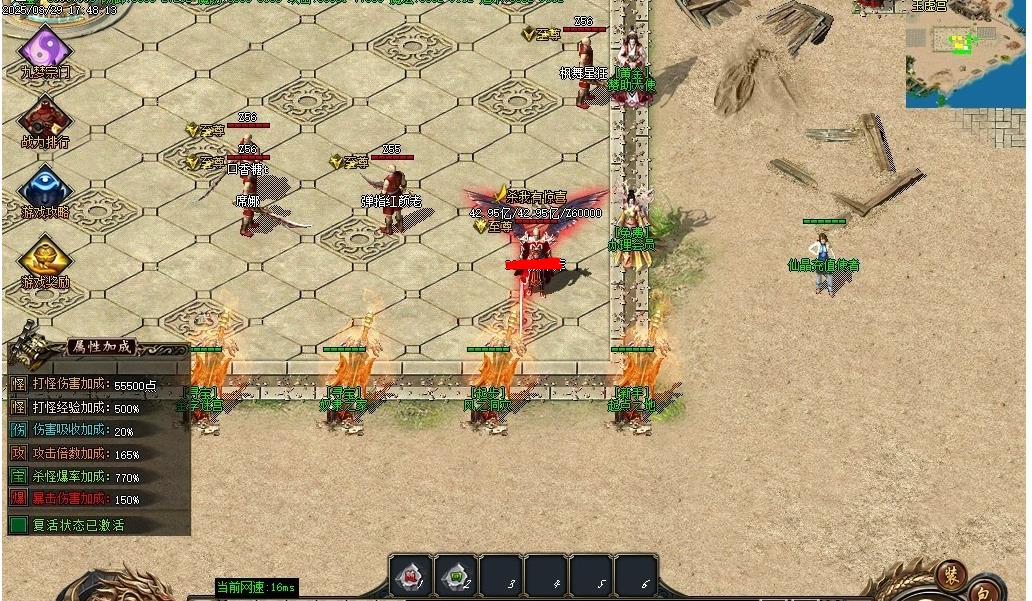Use the green item in hotbar slot 2
Screen dimensions: 1032x601
(456, 577)
